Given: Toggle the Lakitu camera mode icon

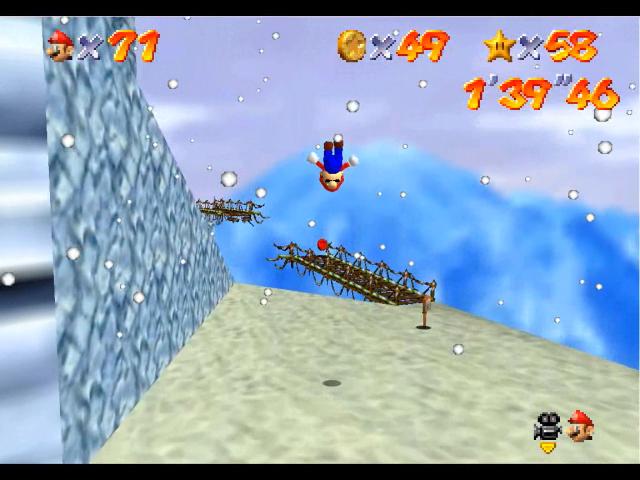Looking at the screenshot, I should (x=547, y=428).
